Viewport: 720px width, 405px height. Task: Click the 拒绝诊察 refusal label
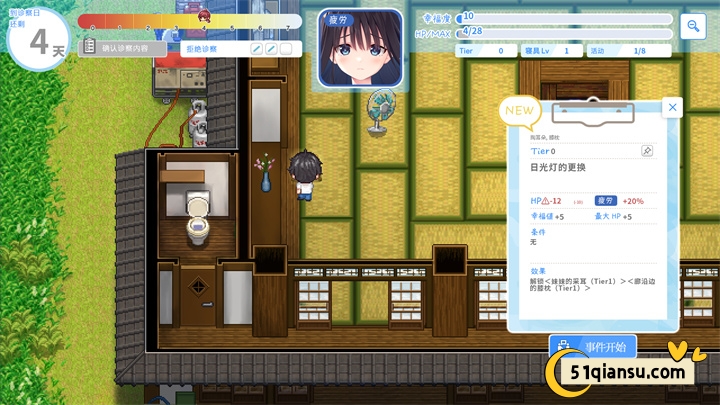tap(207, 48)
